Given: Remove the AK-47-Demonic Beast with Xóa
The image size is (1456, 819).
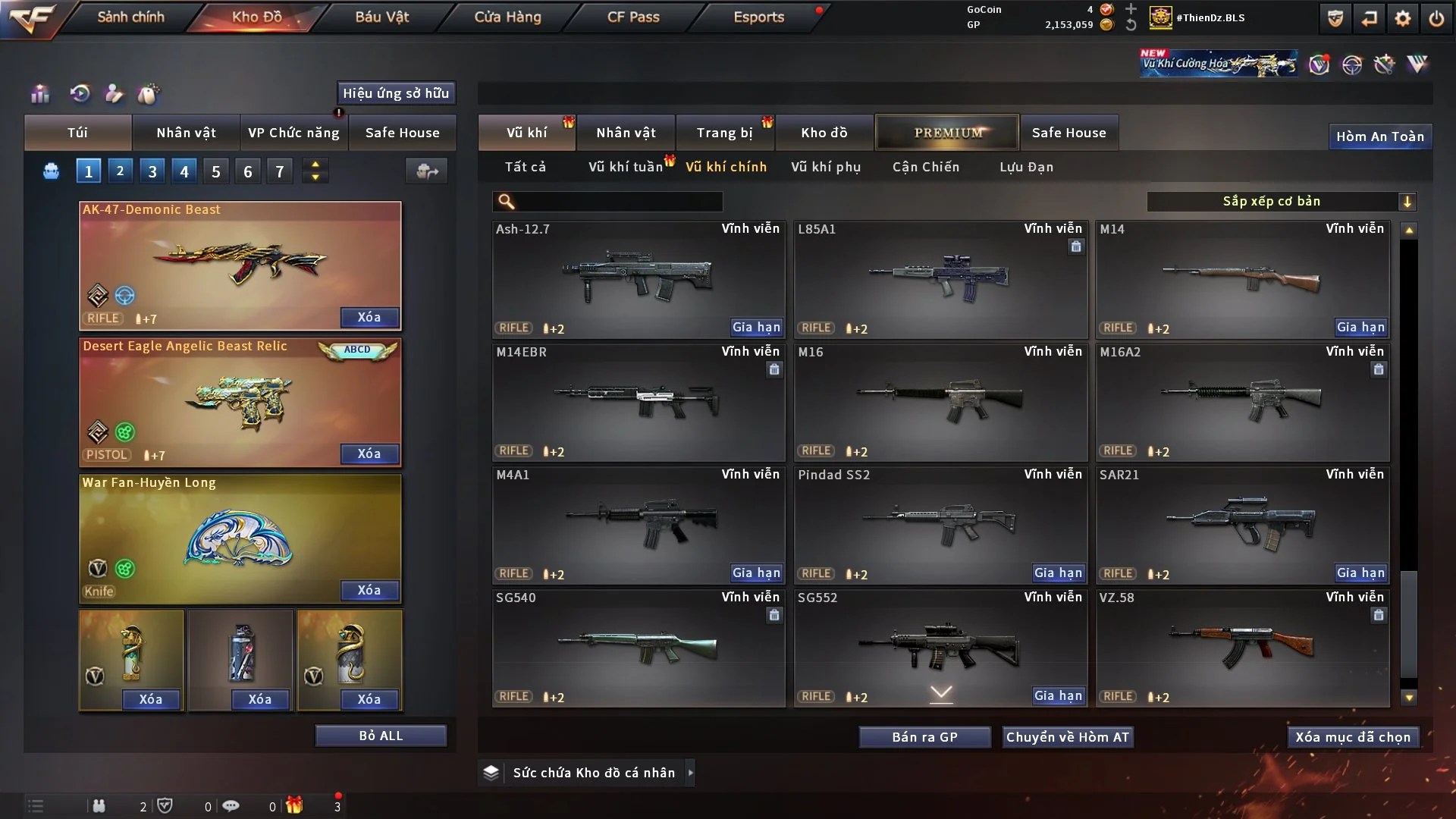Looking at the screenshot, I should 369,317.
